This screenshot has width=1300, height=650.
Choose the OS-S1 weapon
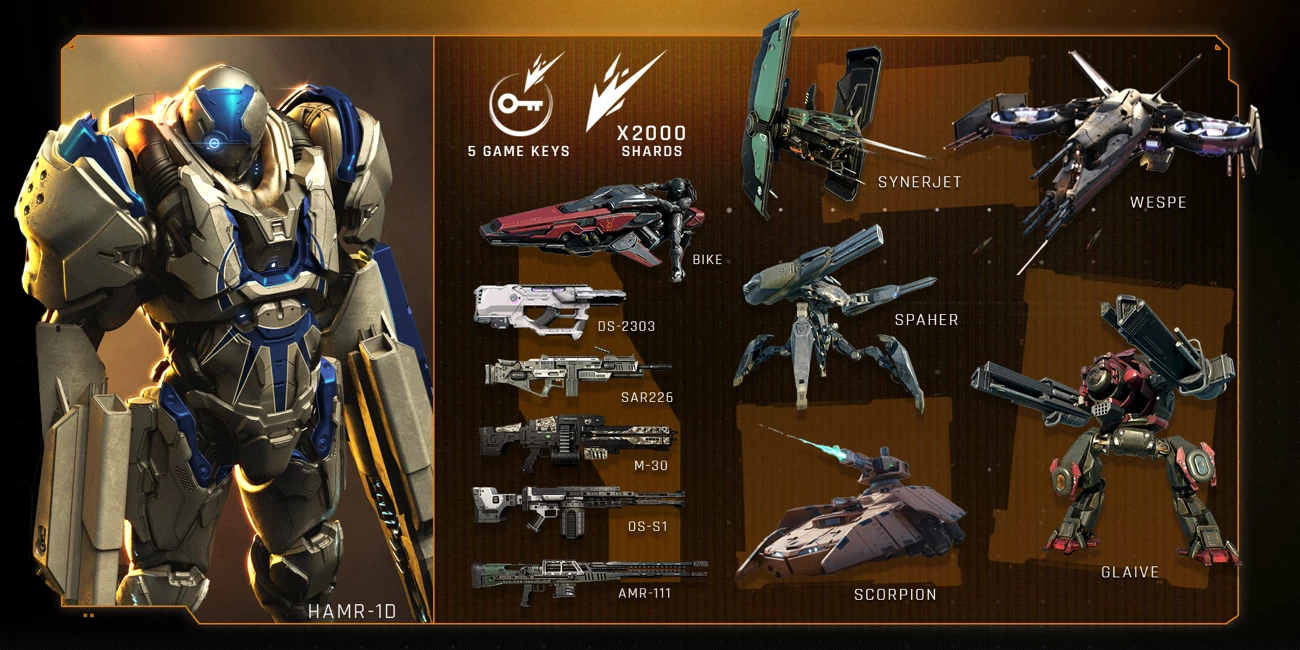point(575,503)
